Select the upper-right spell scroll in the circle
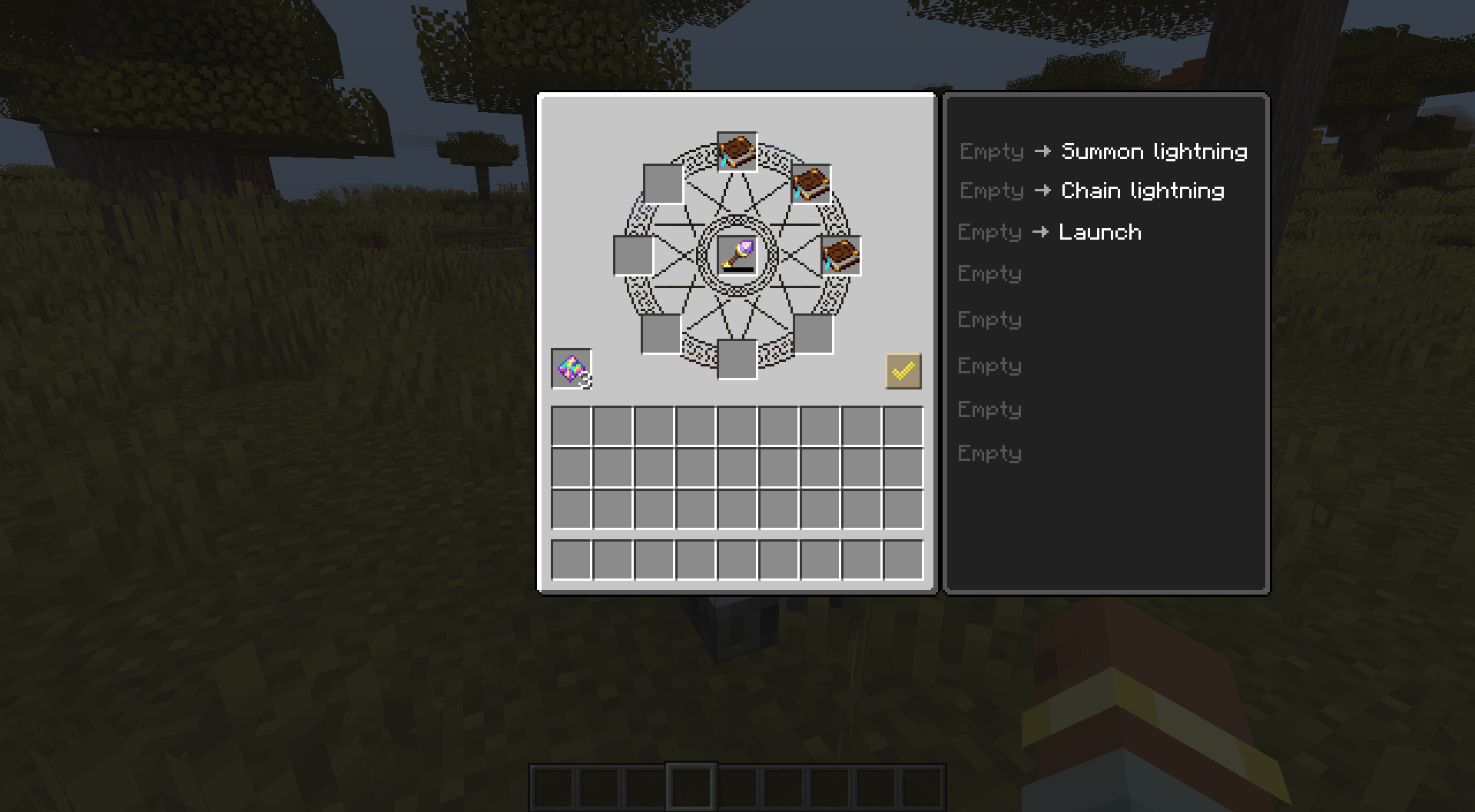 click(812, 184)
